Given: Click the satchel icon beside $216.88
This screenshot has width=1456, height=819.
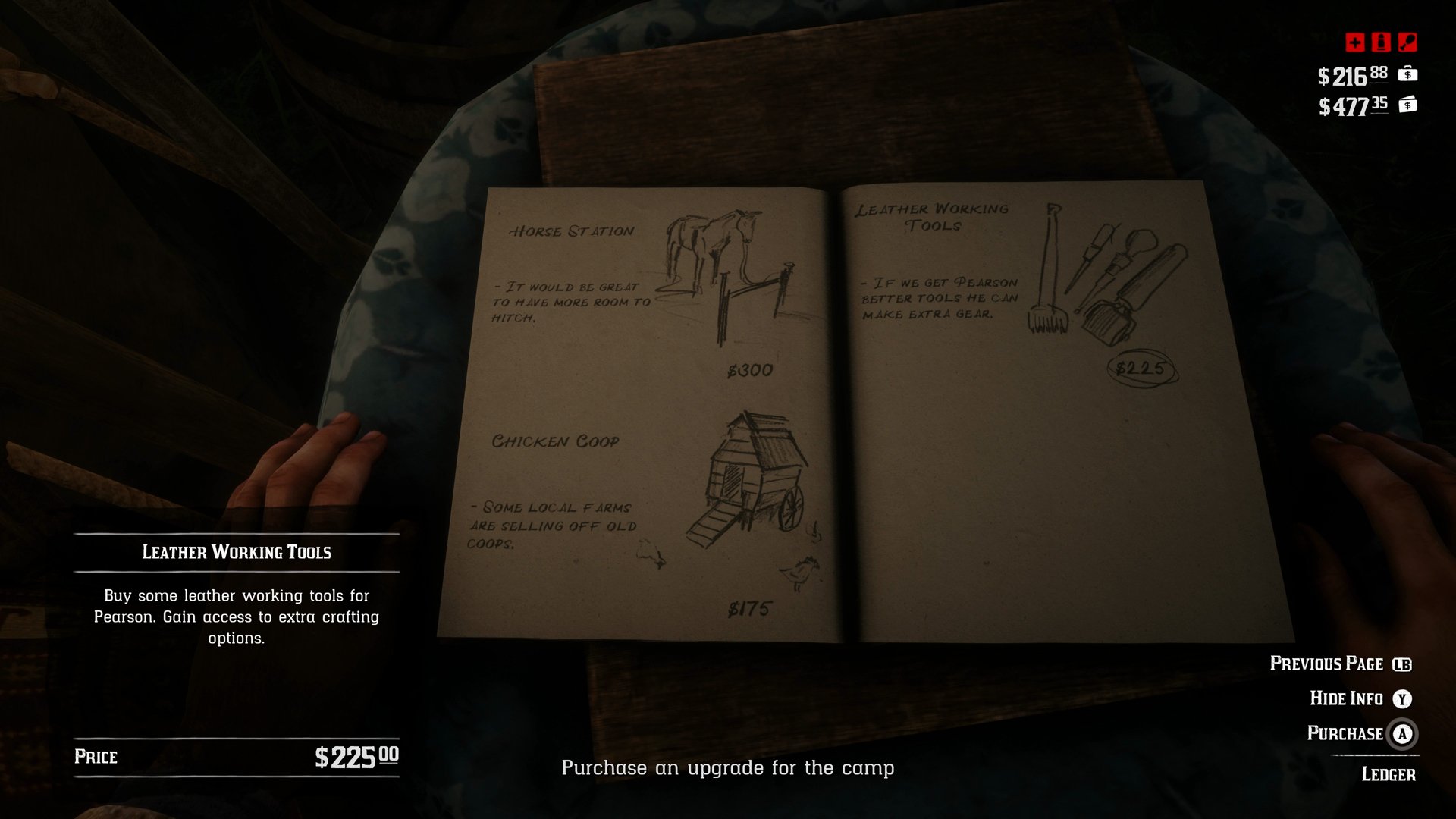Looking at the screenshot, I should click(x=1408, y=75).
